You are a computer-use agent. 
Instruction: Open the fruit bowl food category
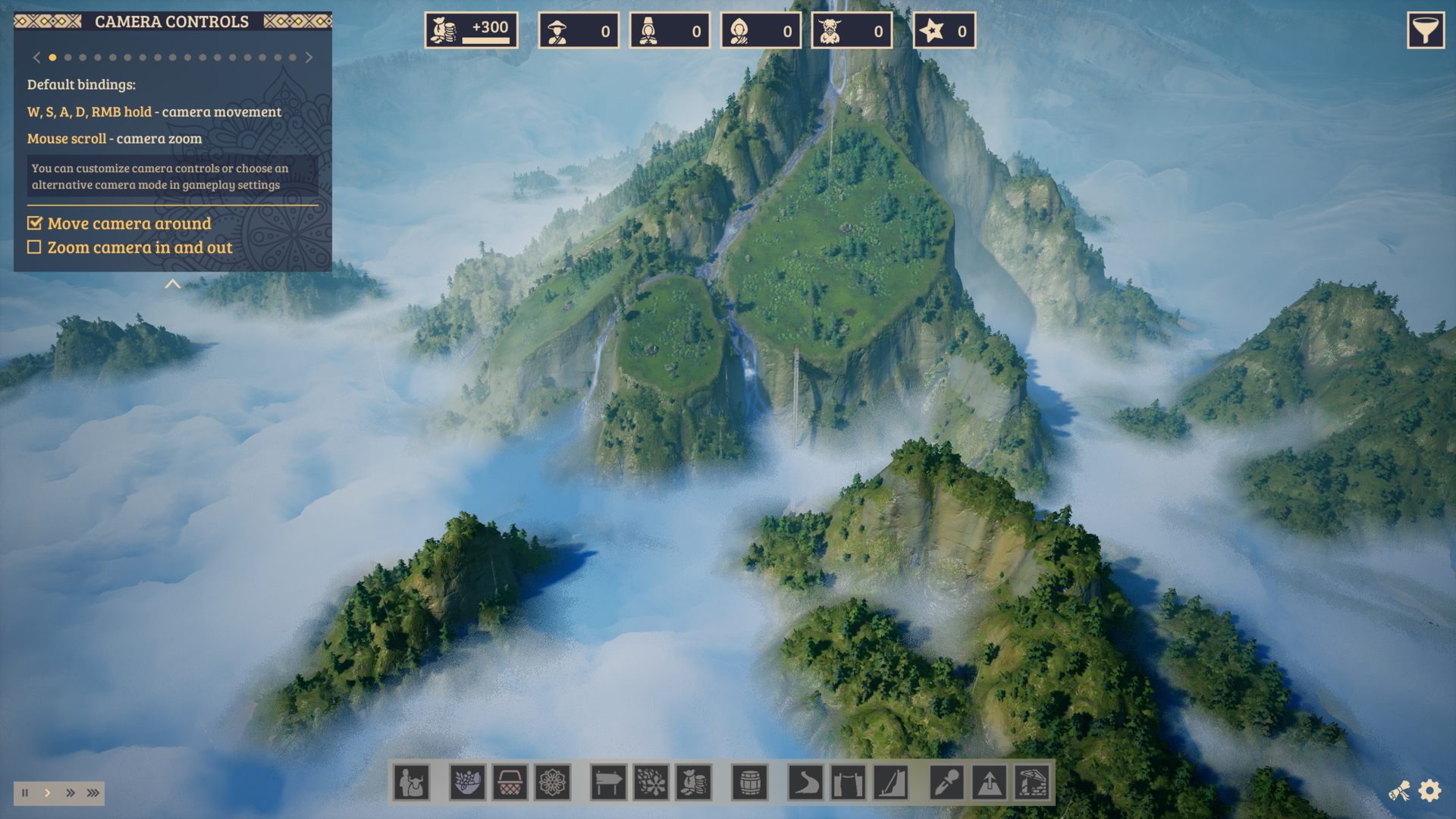coord(467,782)
